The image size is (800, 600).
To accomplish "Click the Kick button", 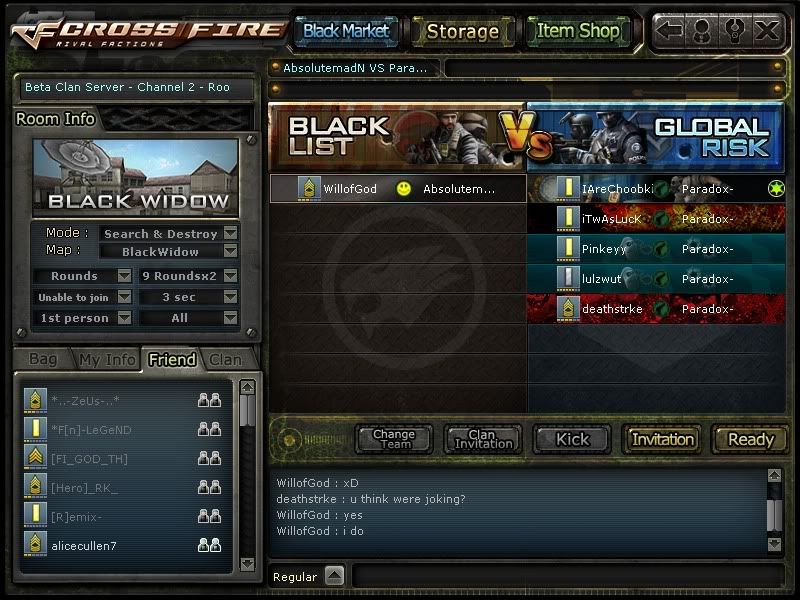I will 573,439.
